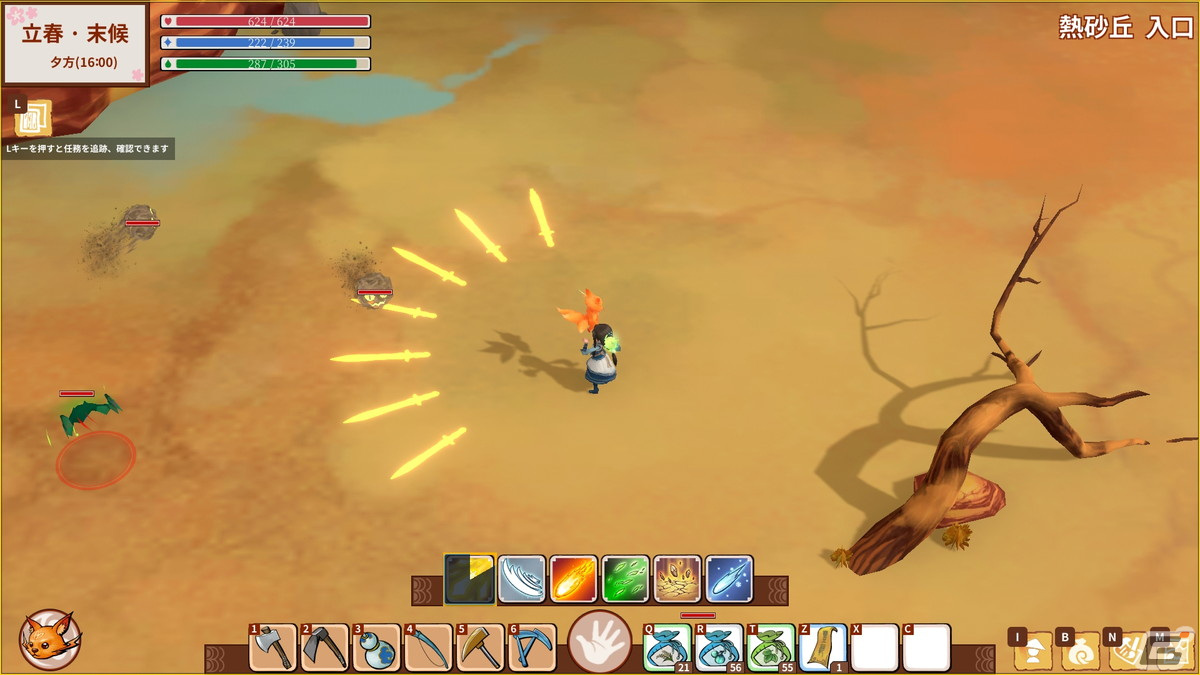Use the blue pouch with 56 remaining
1200x675 pixels.
pos(719,648)
